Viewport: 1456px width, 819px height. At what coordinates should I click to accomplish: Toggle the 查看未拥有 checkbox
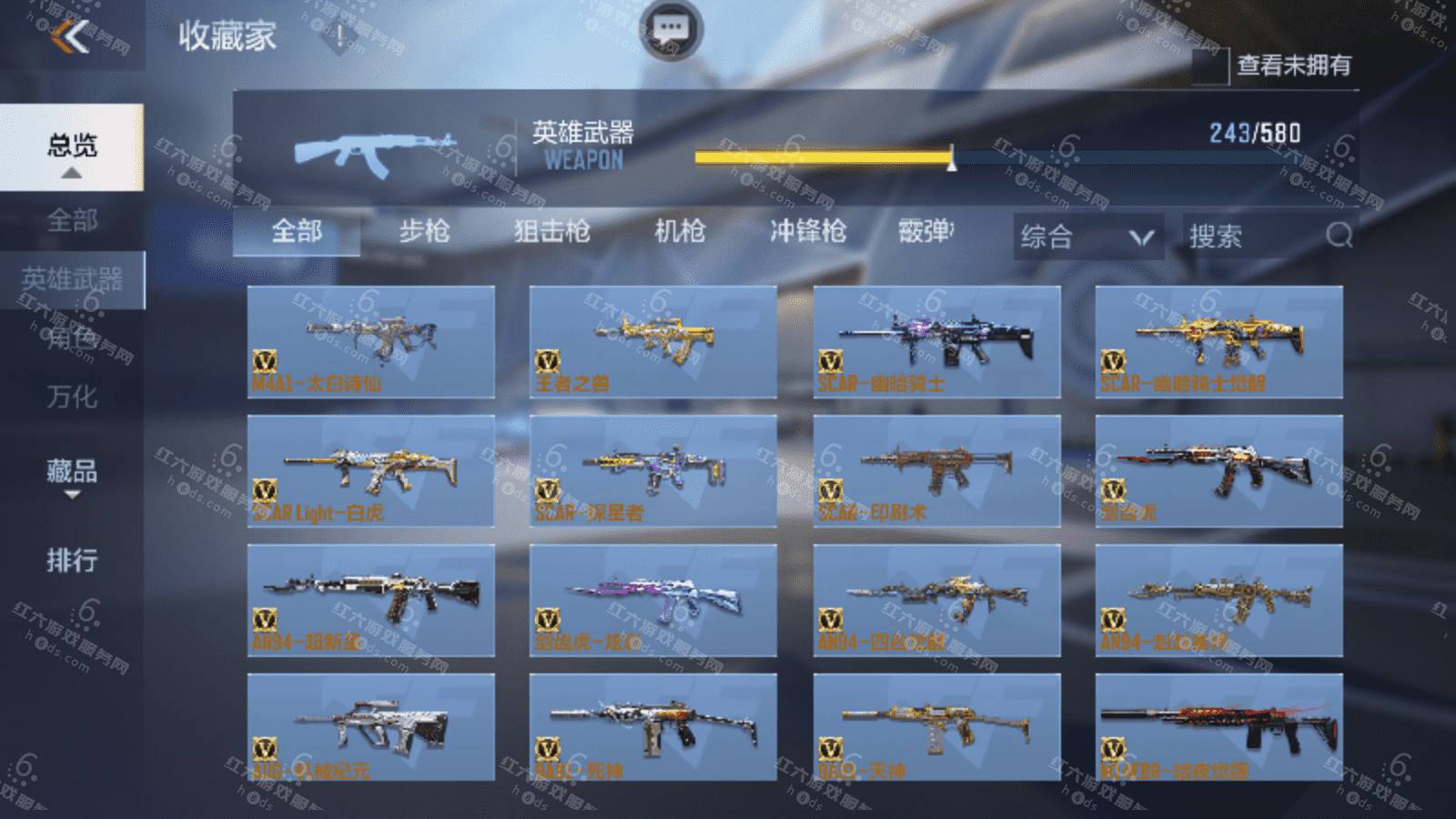tap(1210, 66)
